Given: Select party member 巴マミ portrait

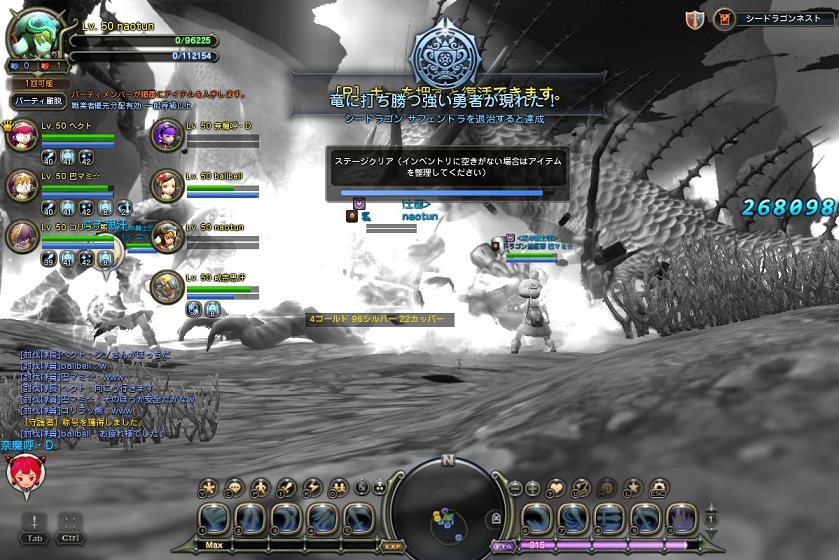Looking at the screenshot, I should [x=22, y=185].
